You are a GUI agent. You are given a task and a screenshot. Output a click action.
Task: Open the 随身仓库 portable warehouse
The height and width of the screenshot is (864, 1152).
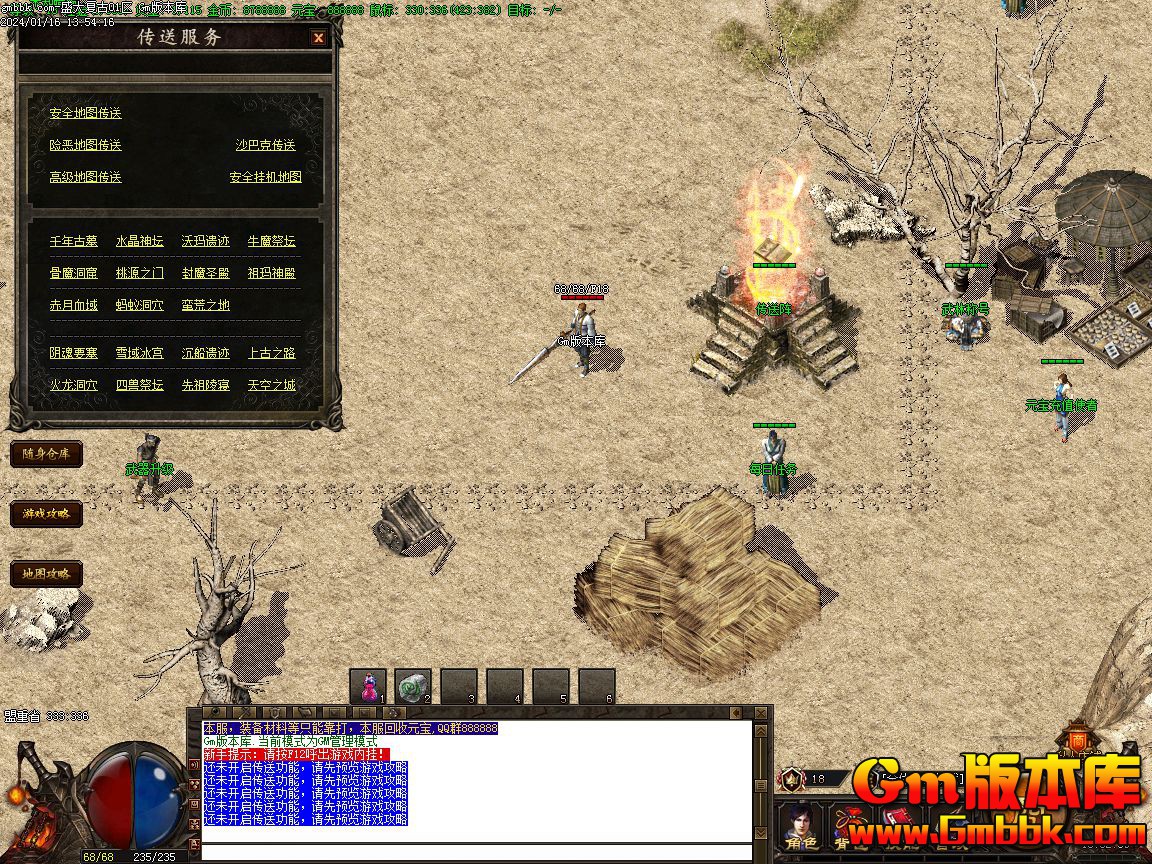coord(46,454)
